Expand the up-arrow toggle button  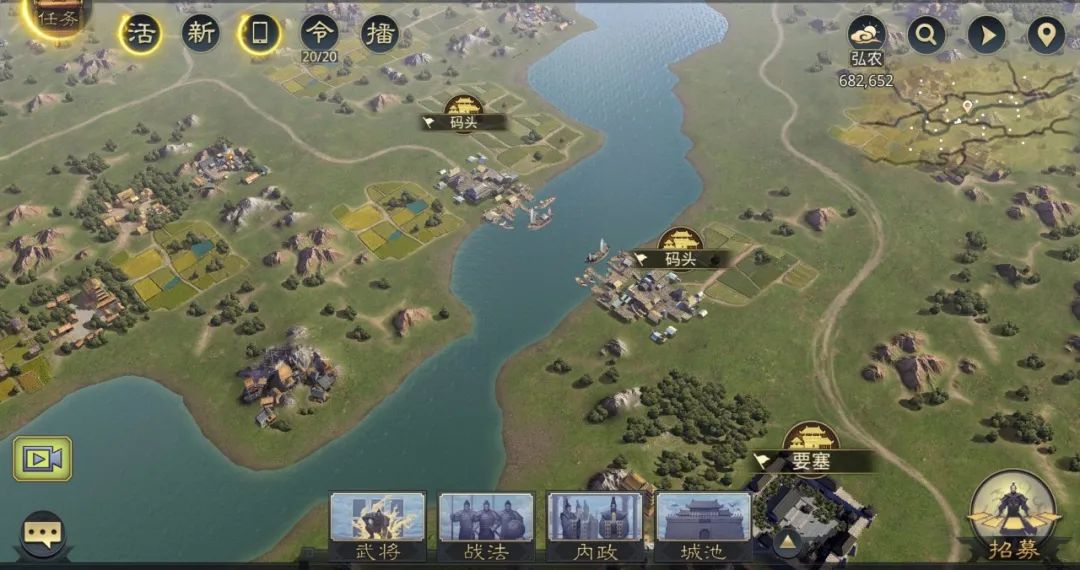[787, 543]
